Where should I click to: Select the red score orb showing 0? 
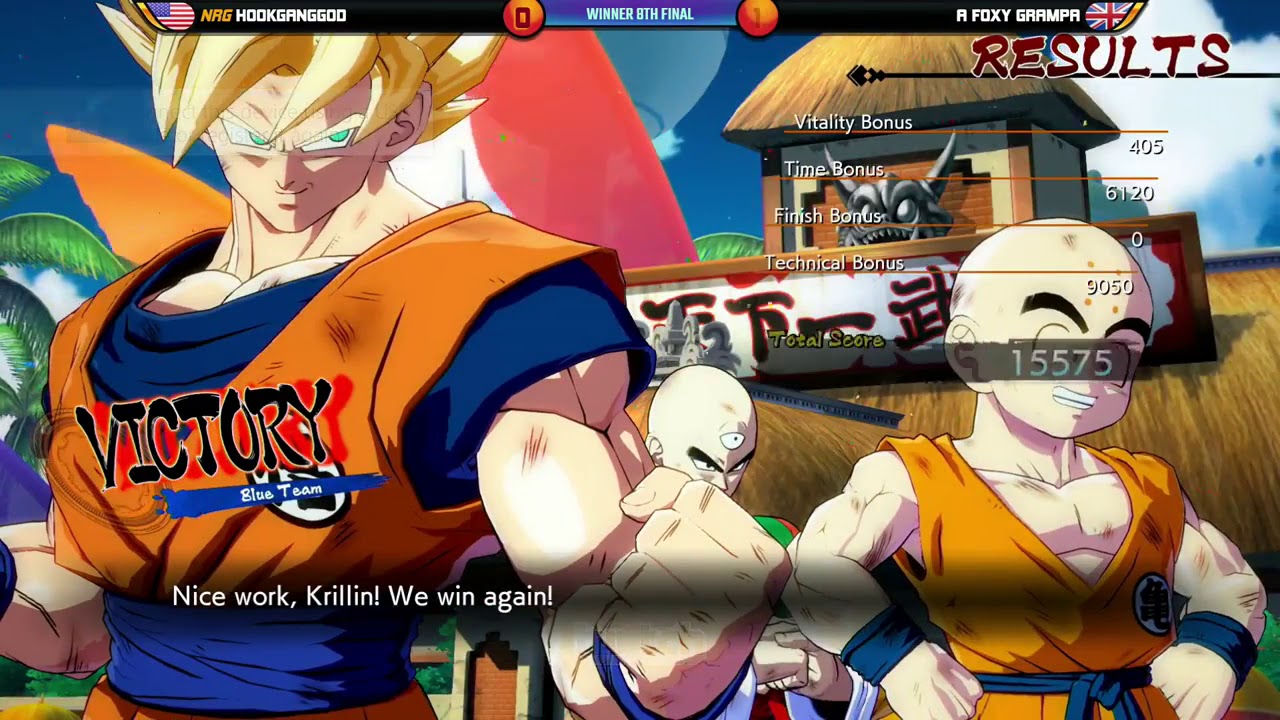pyautogui.click(x=521, y=15)
